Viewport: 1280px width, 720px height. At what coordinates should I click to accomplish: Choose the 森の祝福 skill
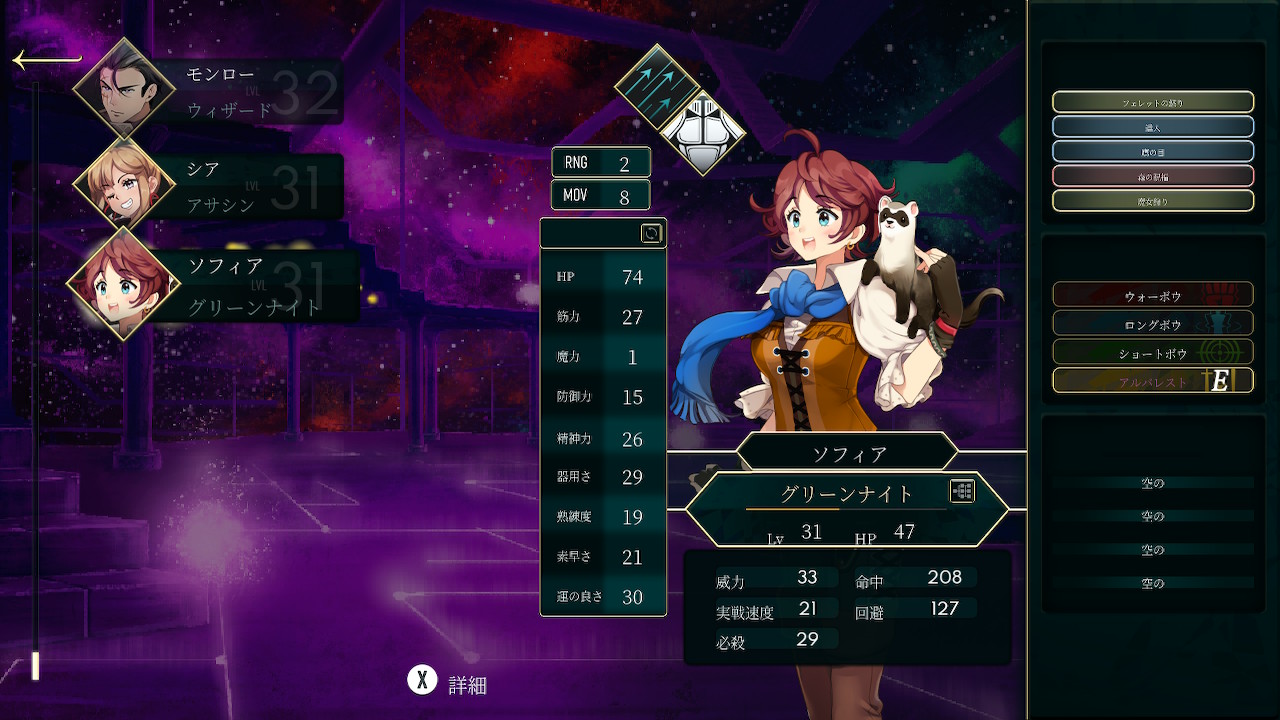(1152, 176)
